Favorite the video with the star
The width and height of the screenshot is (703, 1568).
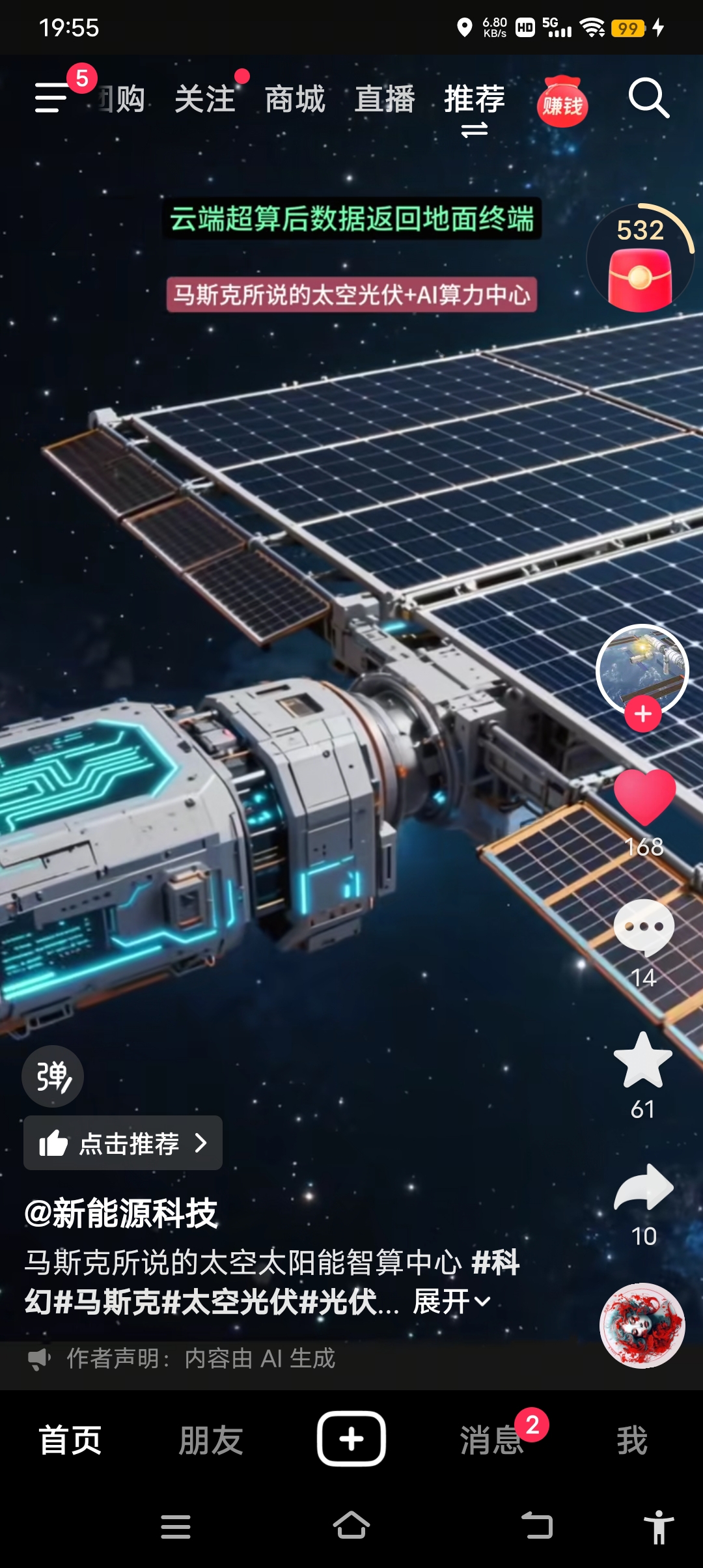point(643,1060)
